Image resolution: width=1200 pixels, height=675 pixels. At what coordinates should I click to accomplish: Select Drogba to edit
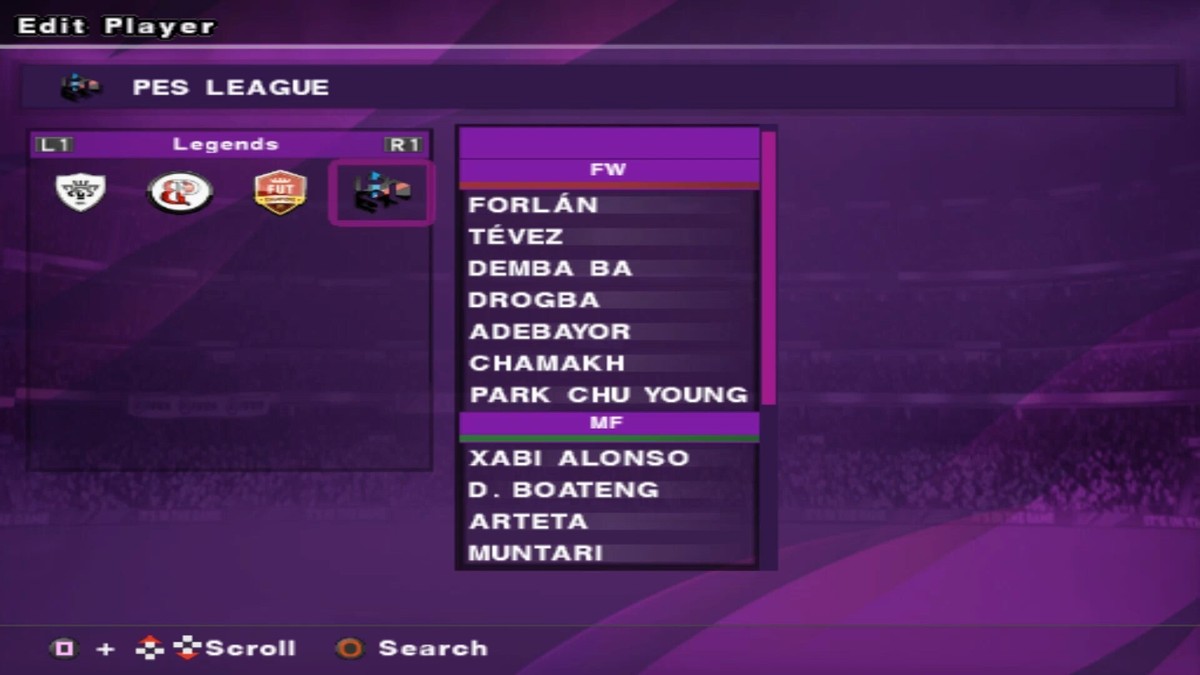pos(534,300)
